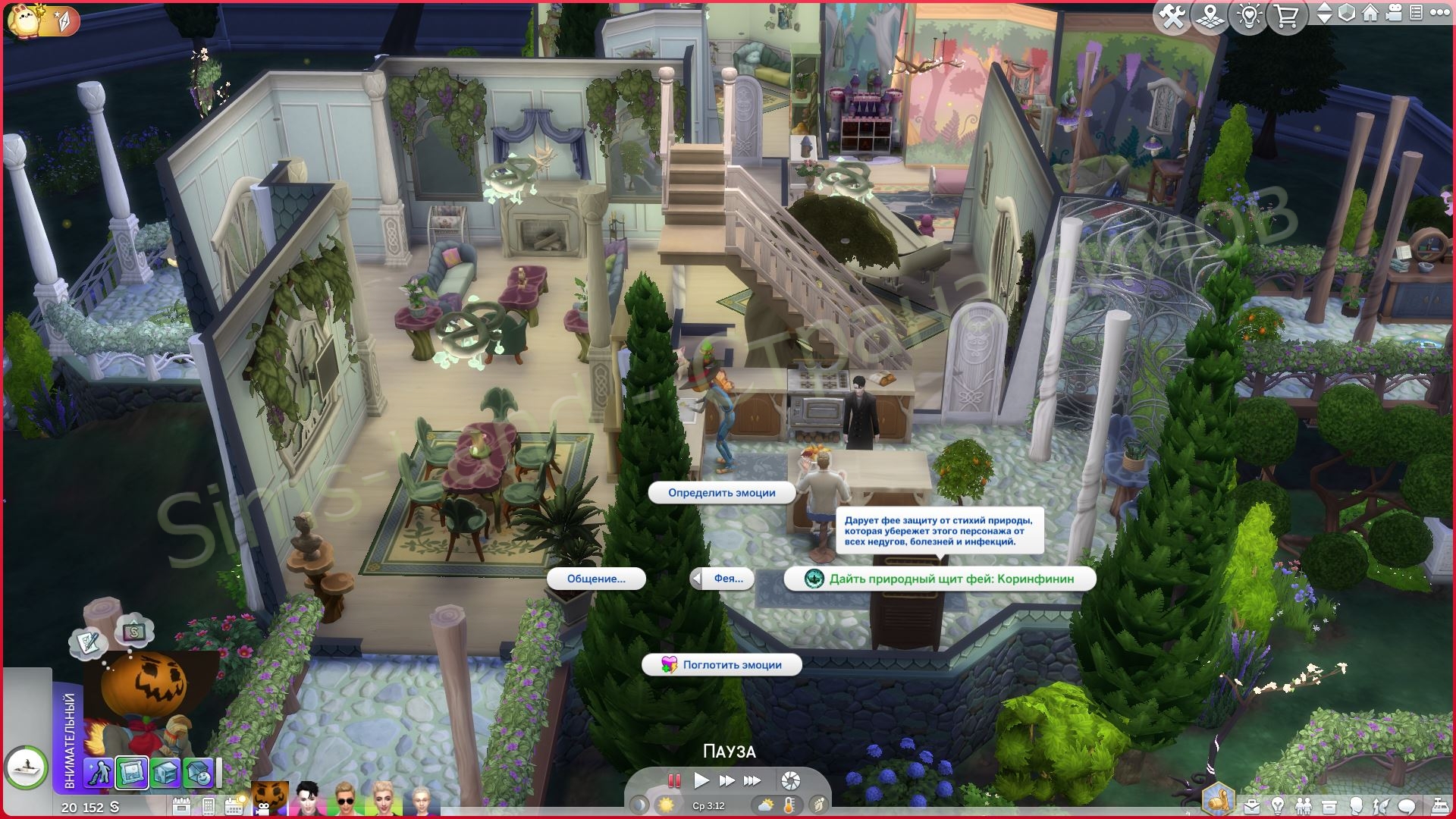Select the sim portrait wearing sunglasses

346,799
